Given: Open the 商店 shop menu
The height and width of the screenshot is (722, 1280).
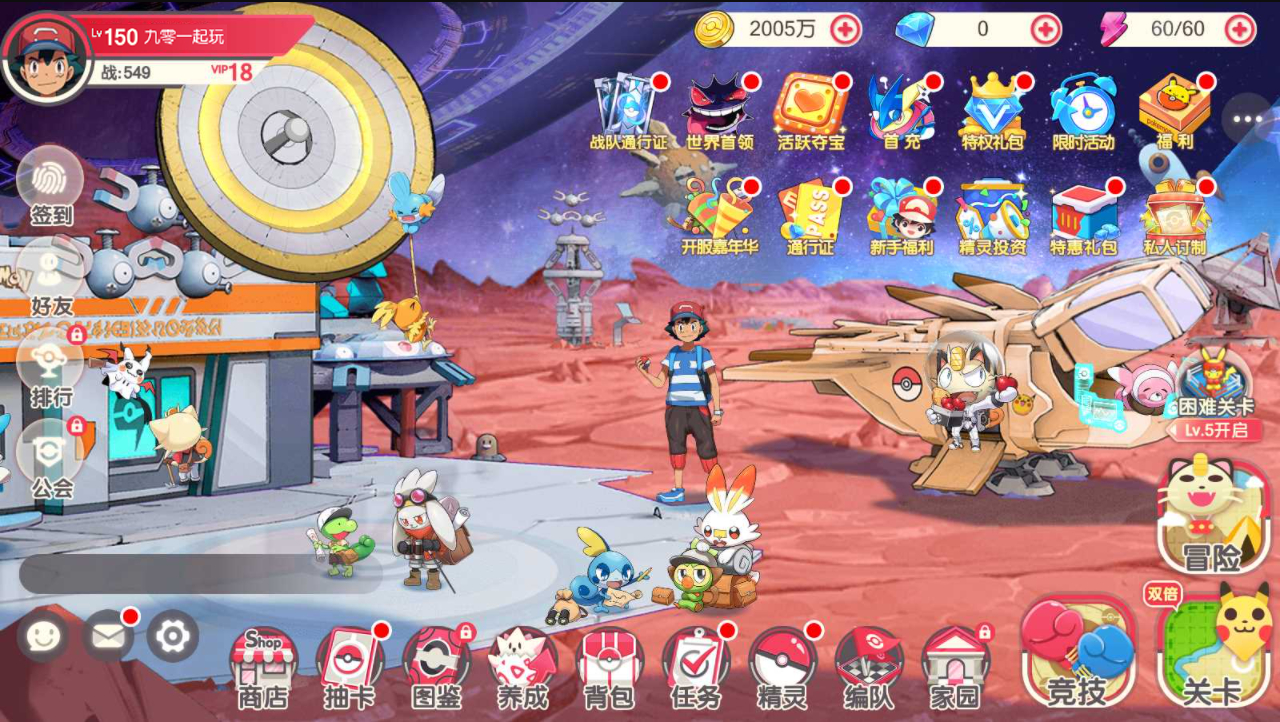Looking at the screenshot, I should (x=262, y=665).
